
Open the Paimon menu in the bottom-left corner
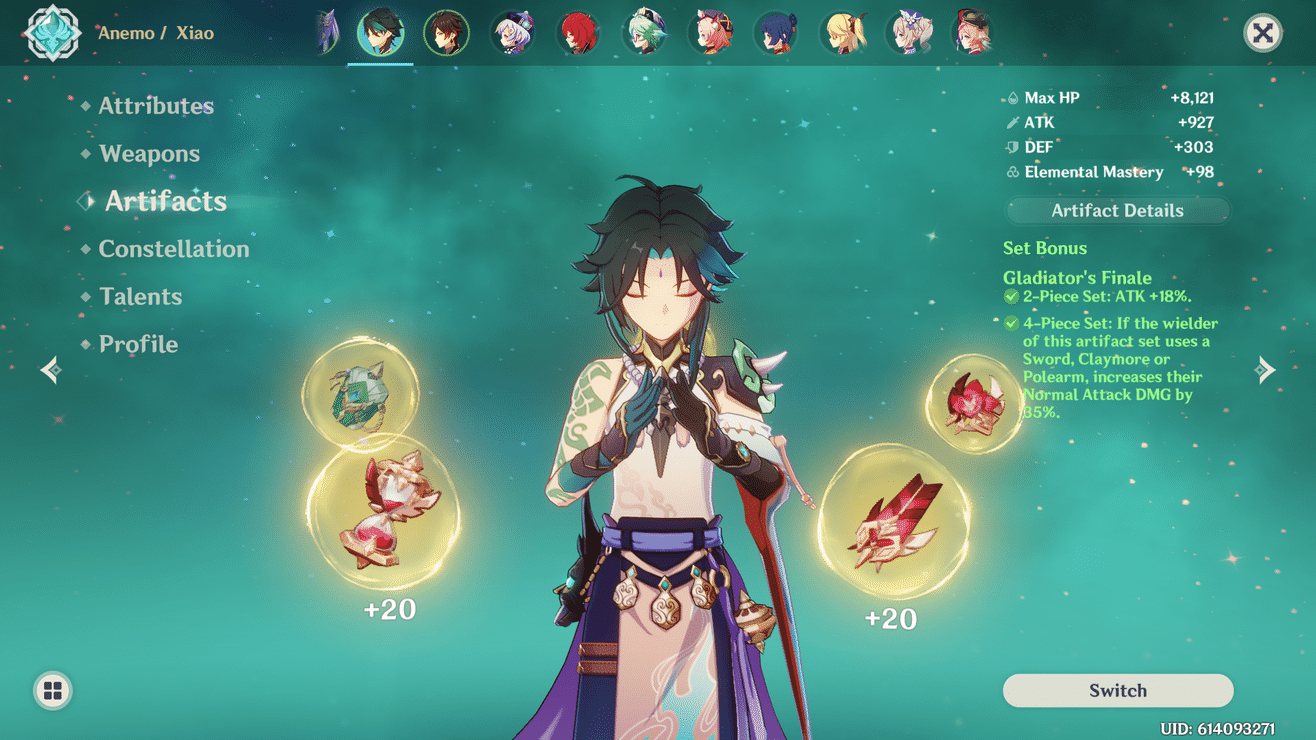click(x=52, y=689)
